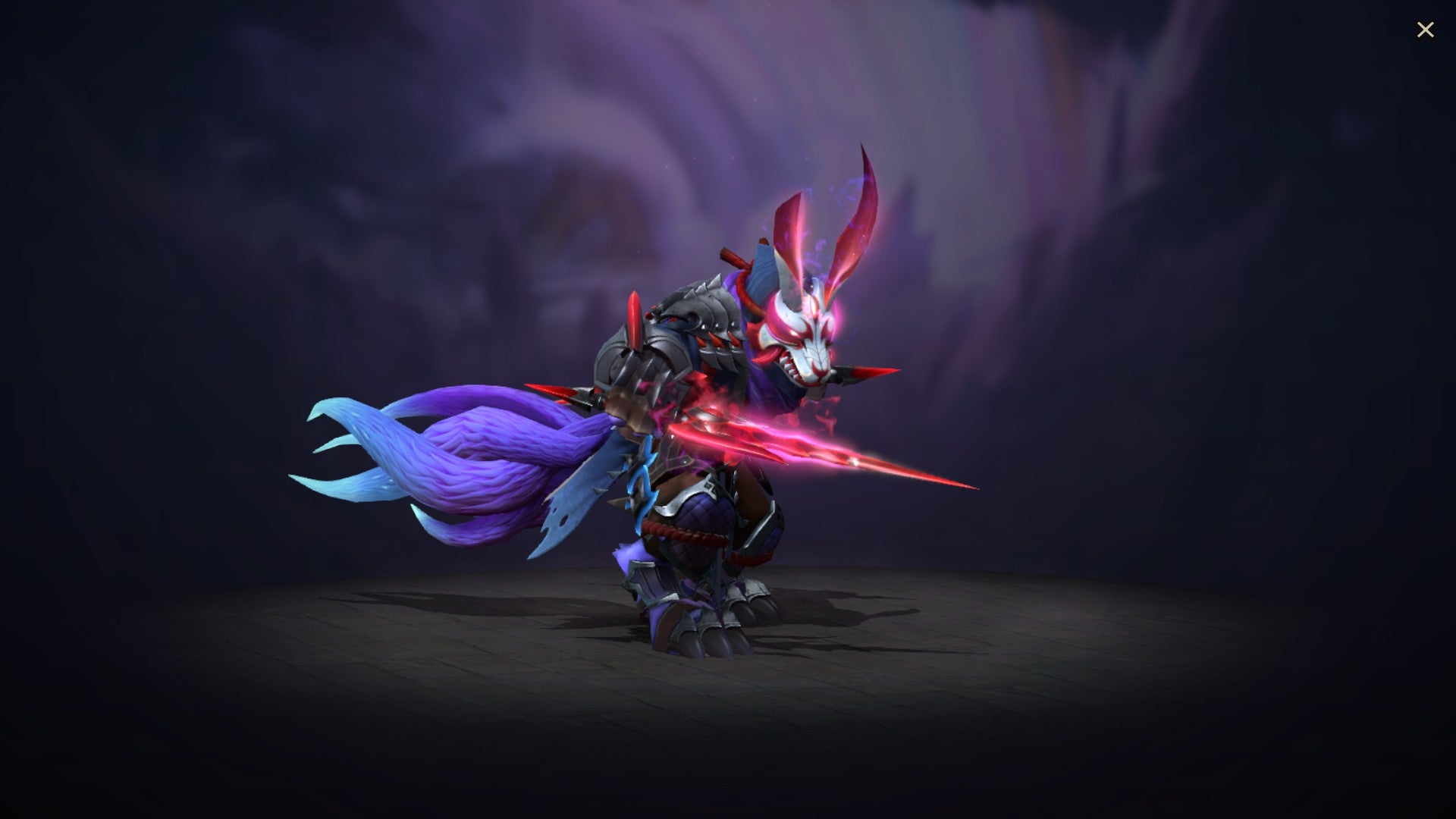
Task: Close the hero model preview
Action: [1426, 30]
